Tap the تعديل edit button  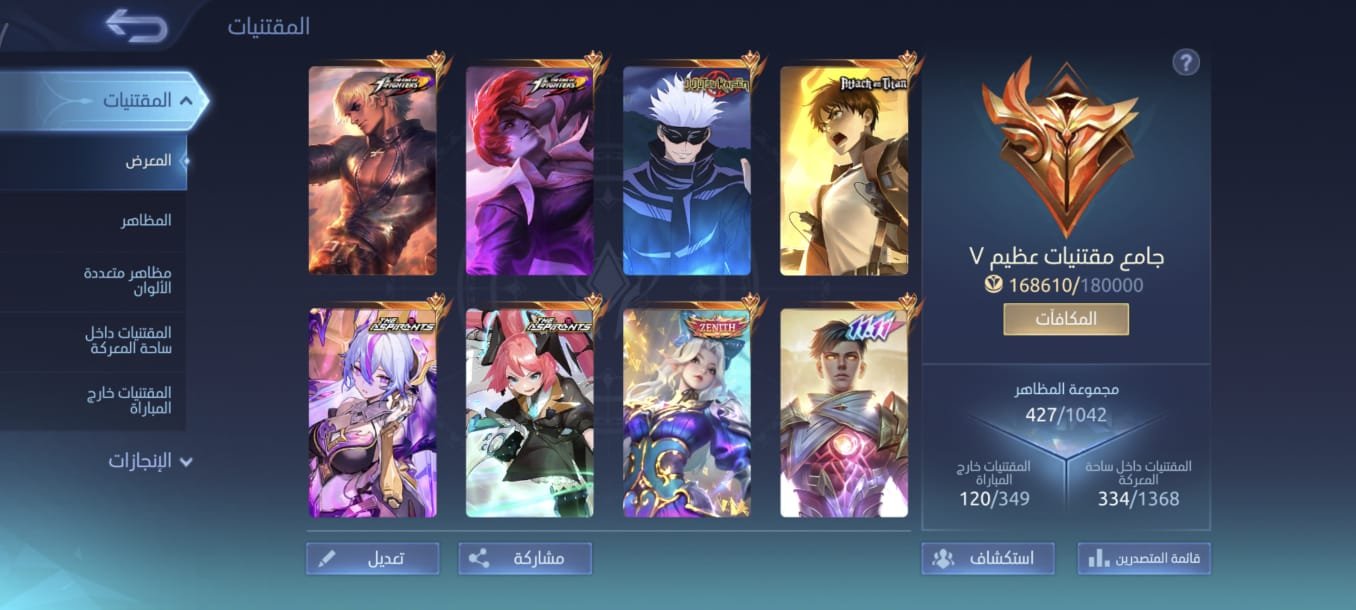pyautogui.click(x=372, y=558)
